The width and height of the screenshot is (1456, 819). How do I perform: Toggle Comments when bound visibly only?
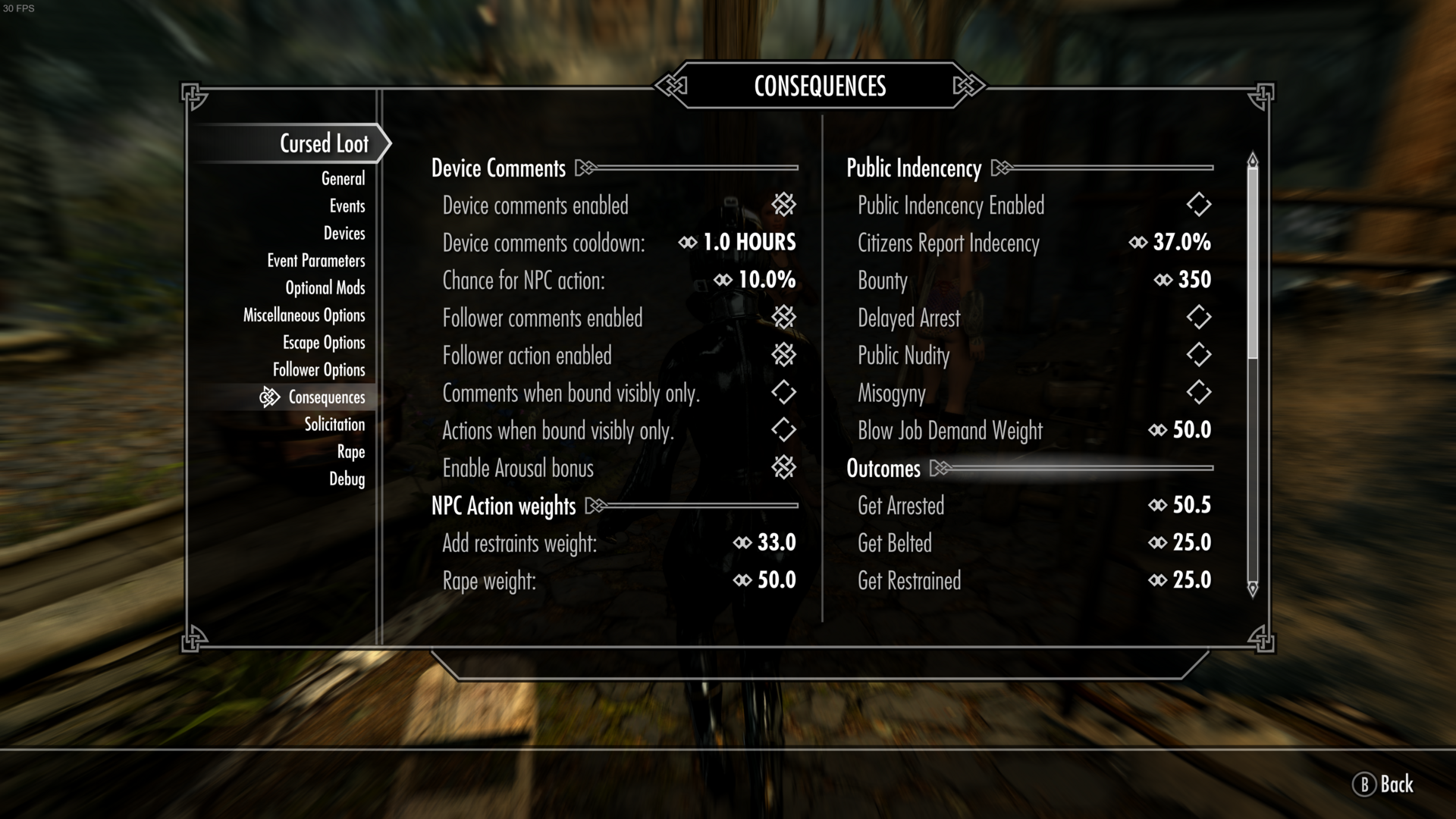pyautogui.click(x=783, y=393)
